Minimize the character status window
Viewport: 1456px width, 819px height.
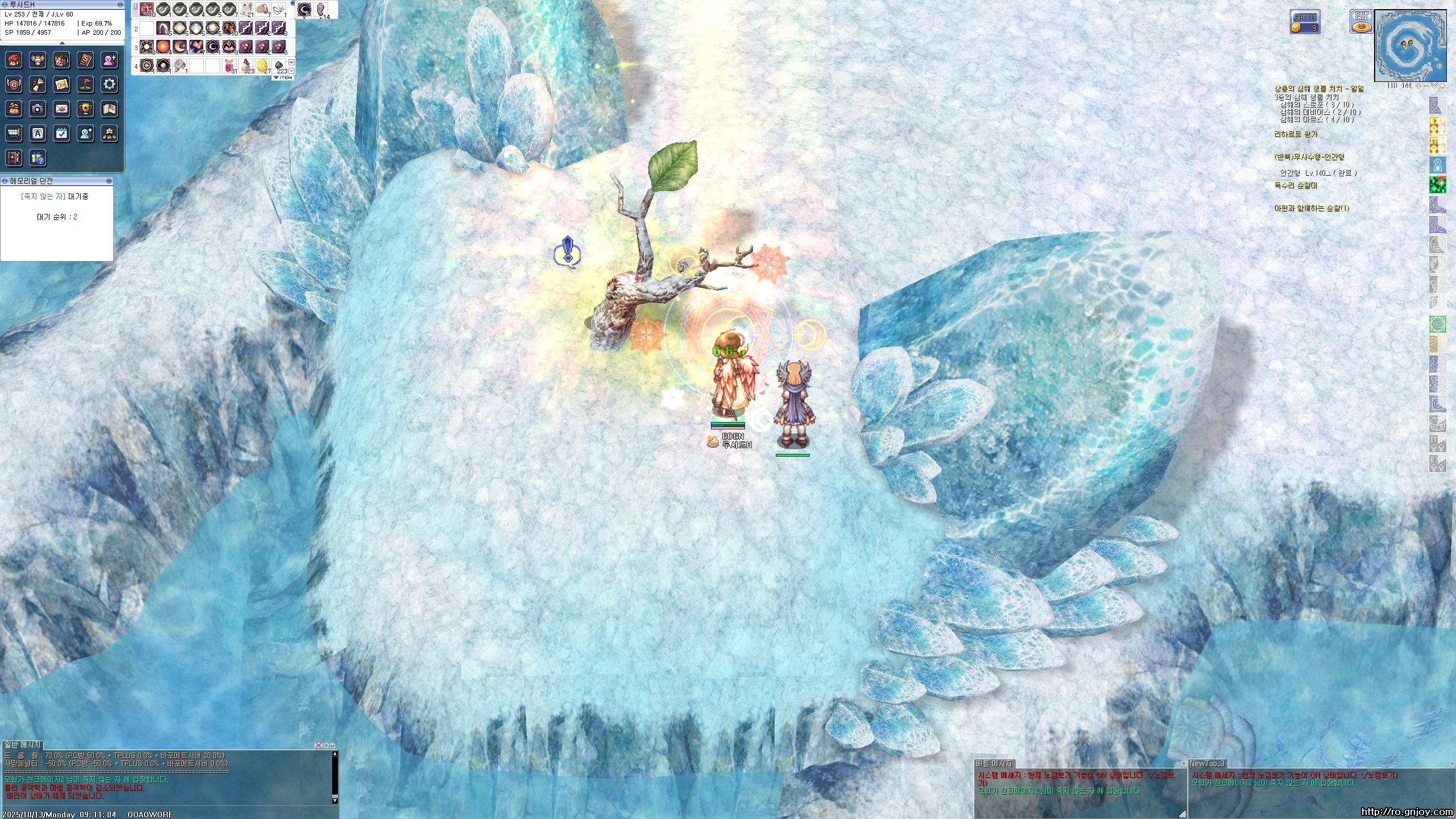(x=120, y=5)
